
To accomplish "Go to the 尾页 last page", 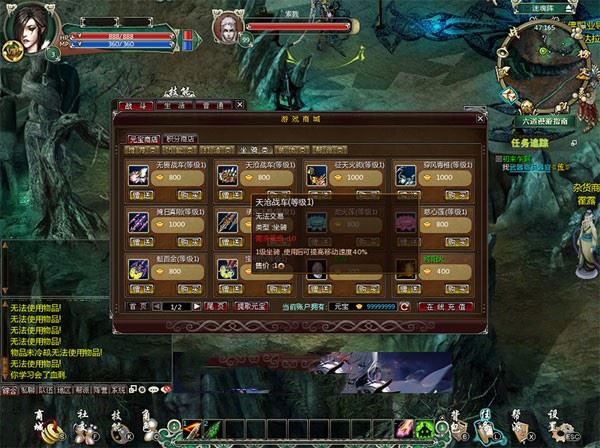I will point(223,307).
